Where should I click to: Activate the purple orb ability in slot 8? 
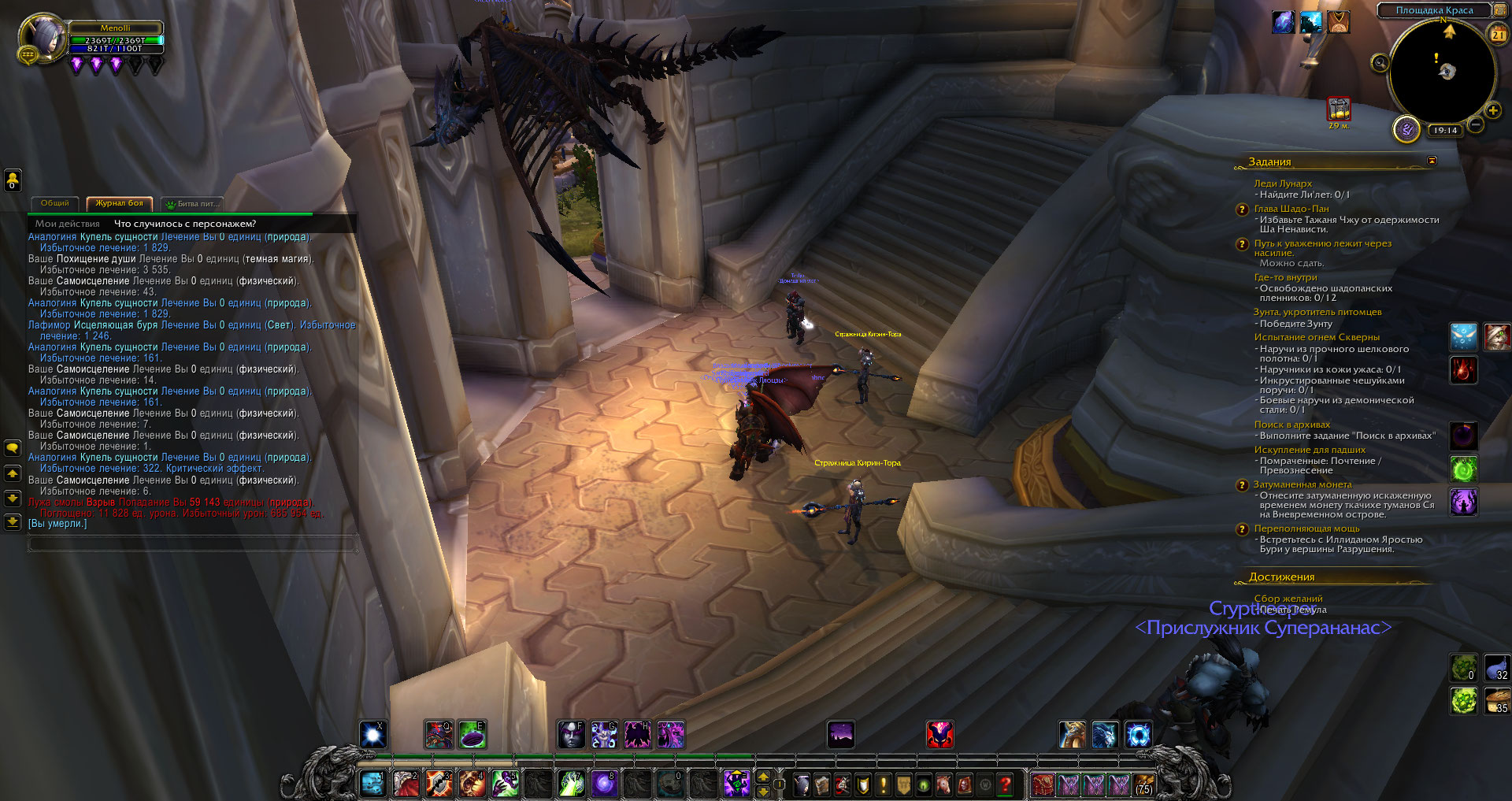[604, 784]
